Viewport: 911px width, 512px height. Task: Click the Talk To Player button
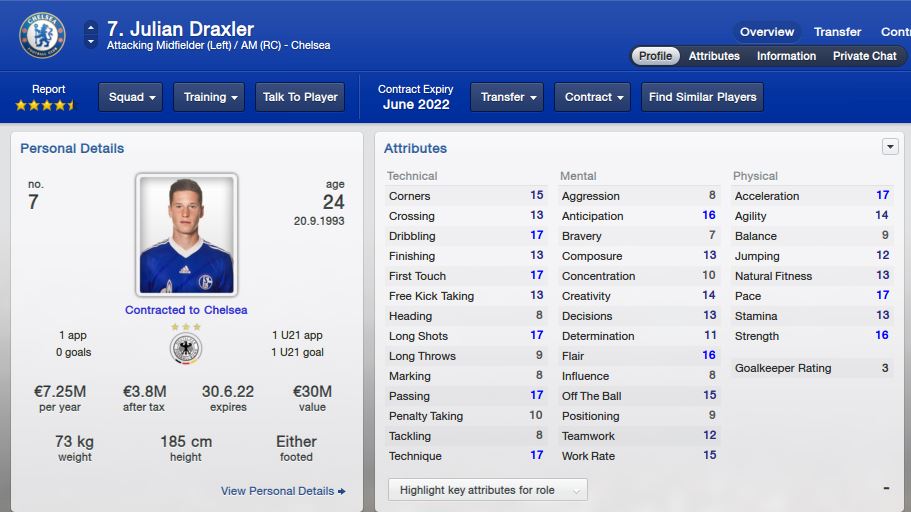click(300, 97)
